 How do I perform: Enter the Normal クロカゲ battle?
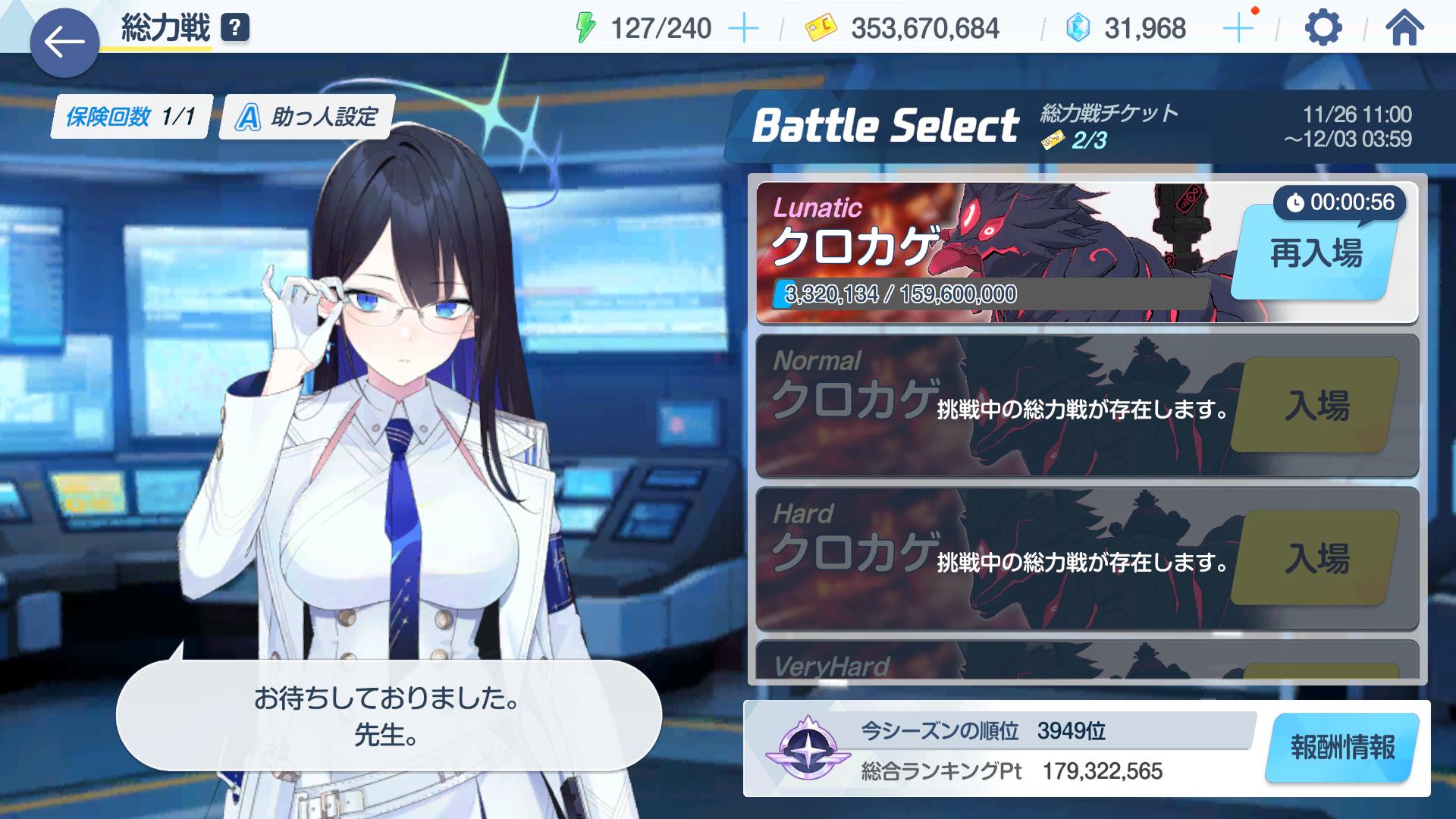(x=1316, y=406)
